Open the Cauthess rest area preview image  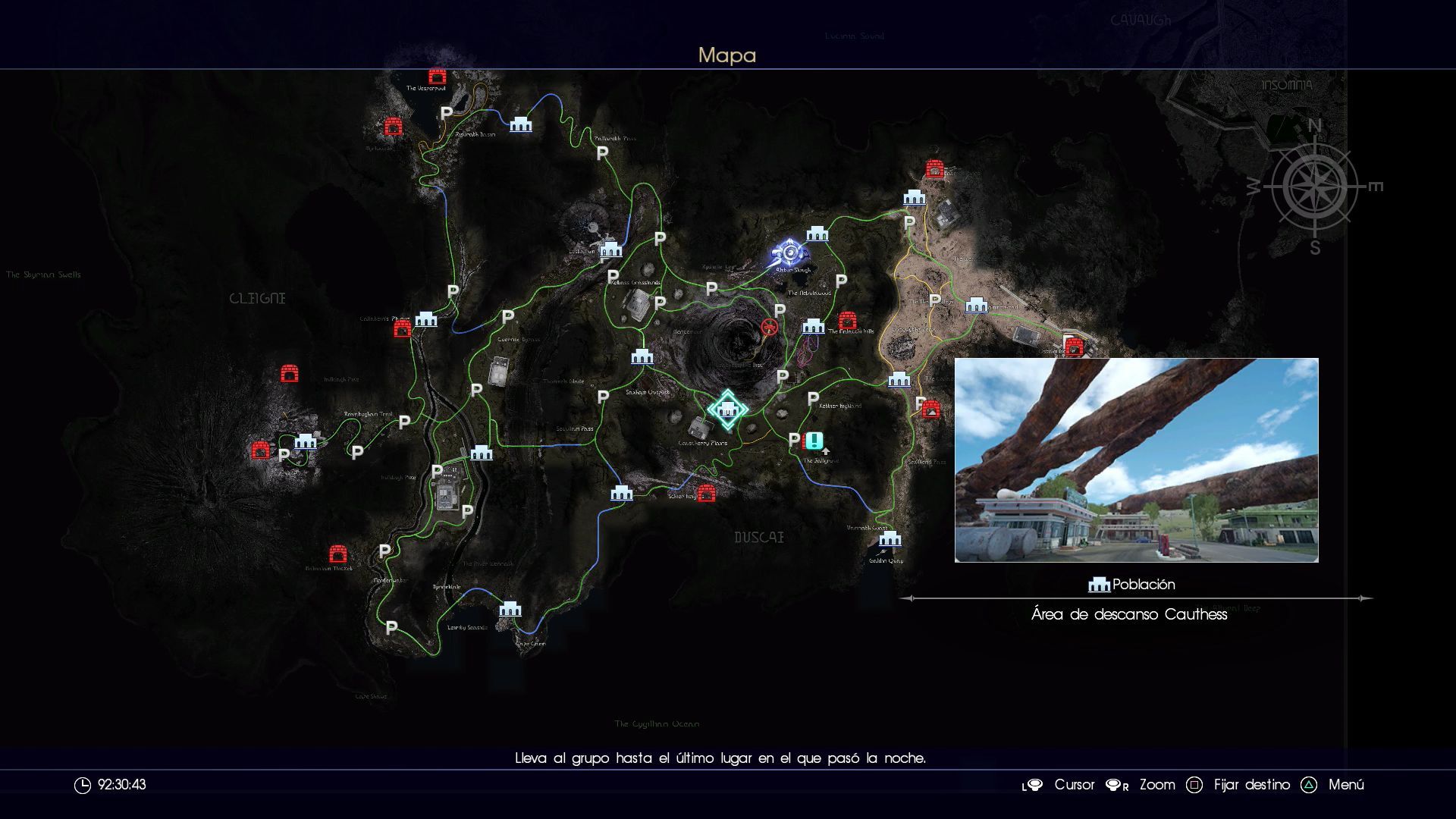point(1136,460)
